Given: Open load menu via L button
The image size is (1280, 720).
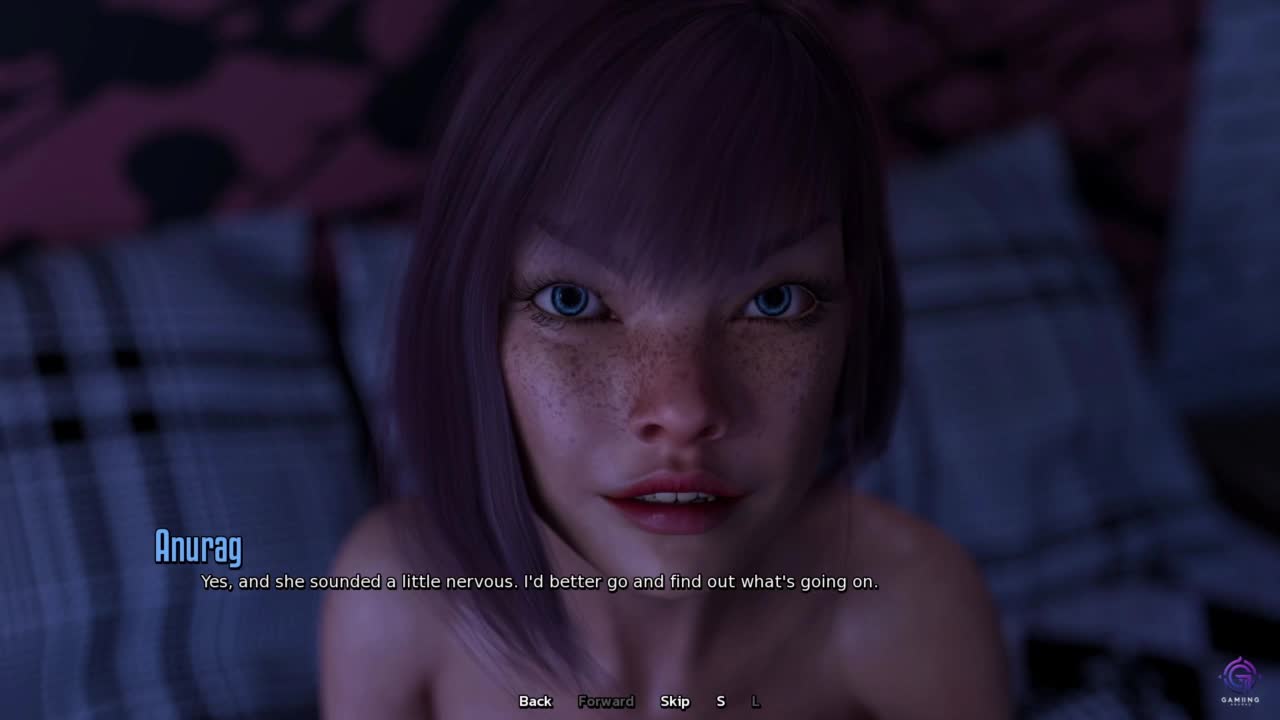Looking at the screenshot, I should point(755,701).
